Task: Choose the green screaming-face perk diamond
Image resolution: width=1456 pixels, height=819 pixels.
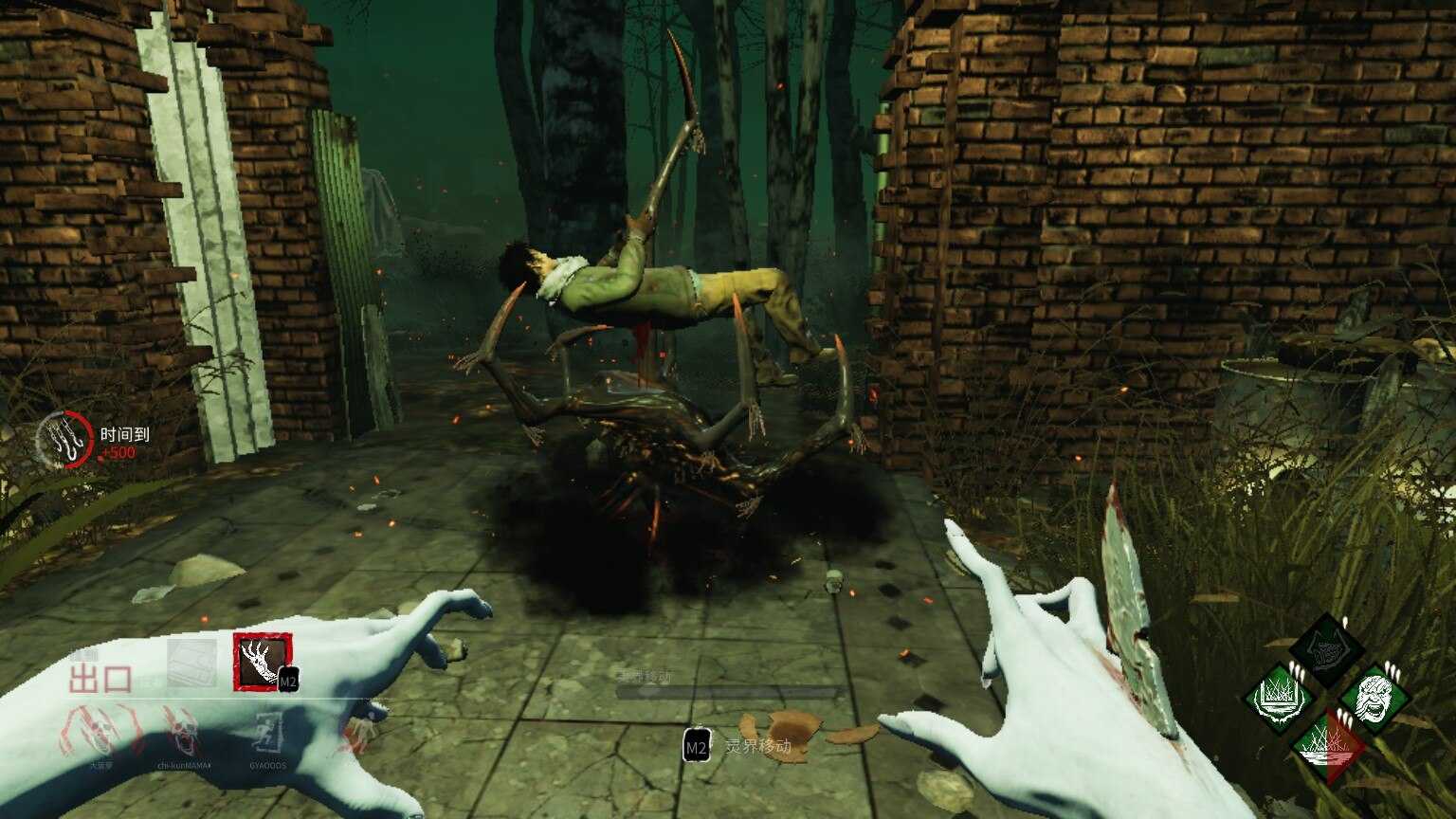Action: tap(1374, 700)
